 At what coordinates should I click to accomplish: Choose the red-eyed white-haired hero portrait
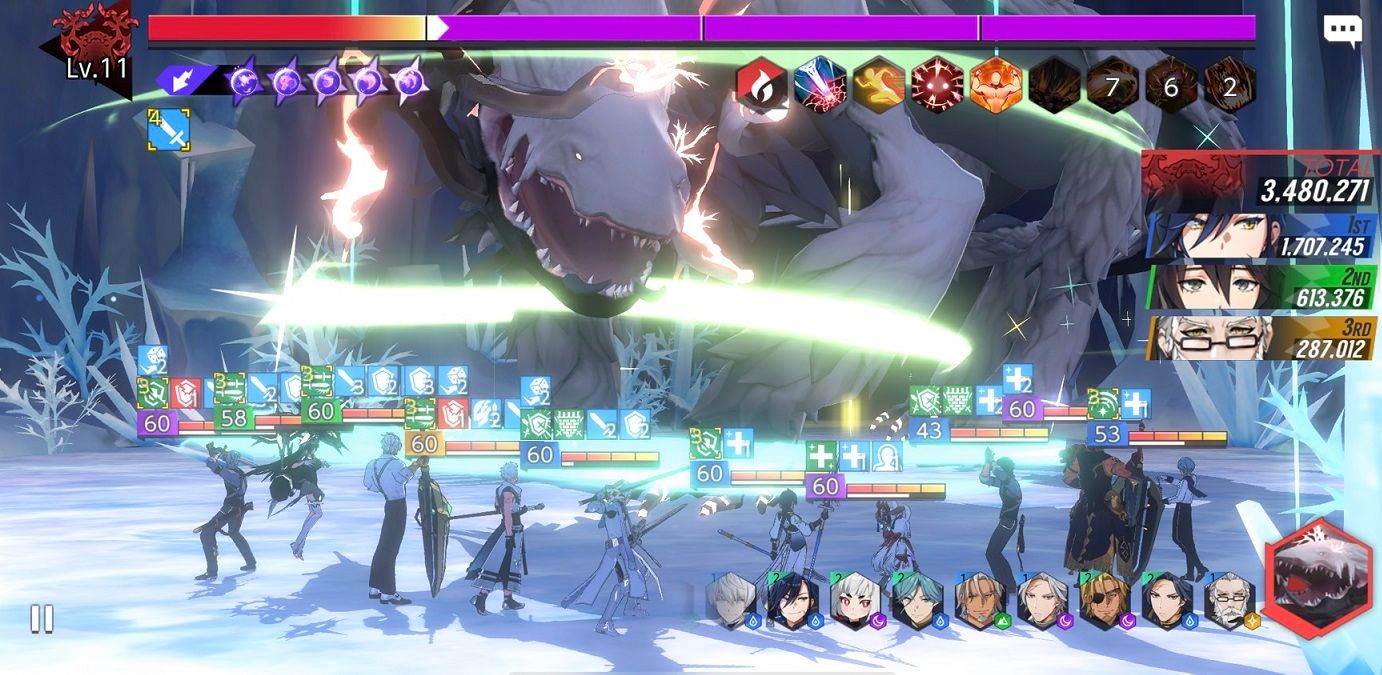click(x=854, y=600)
